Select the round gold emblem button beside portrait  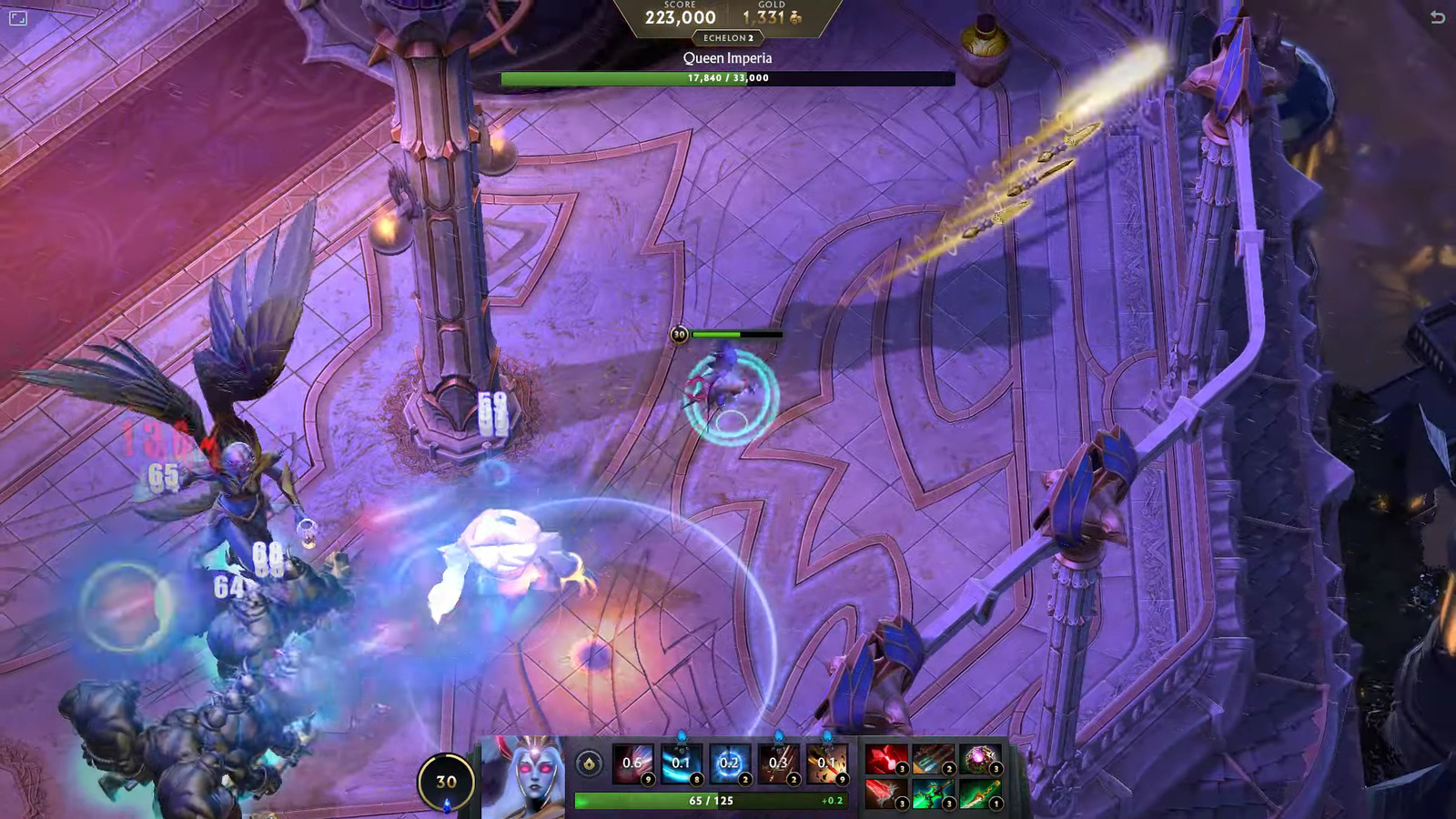589,763
